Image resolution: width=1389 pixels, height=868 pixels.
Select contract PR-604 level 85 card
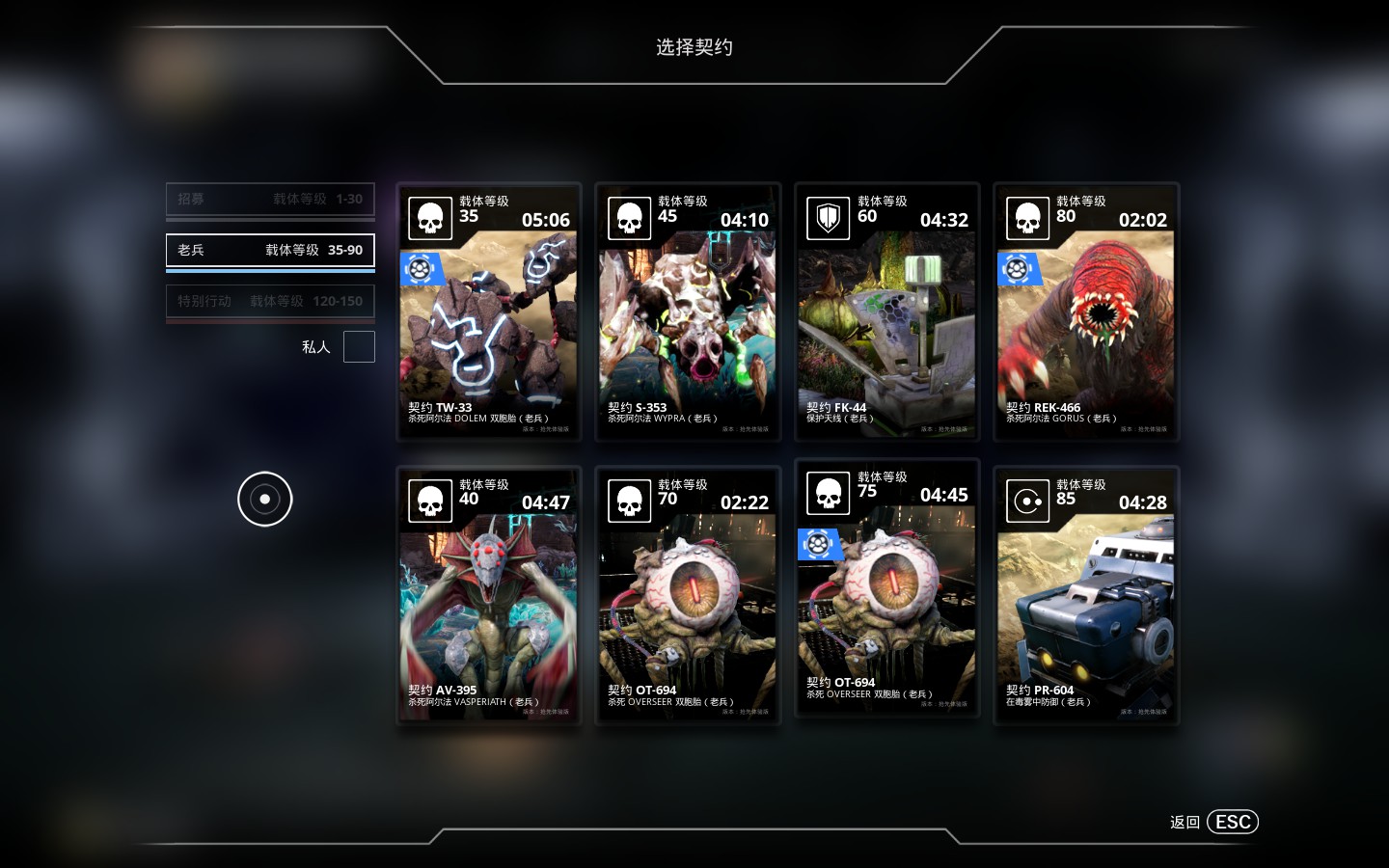[1086, 595]
